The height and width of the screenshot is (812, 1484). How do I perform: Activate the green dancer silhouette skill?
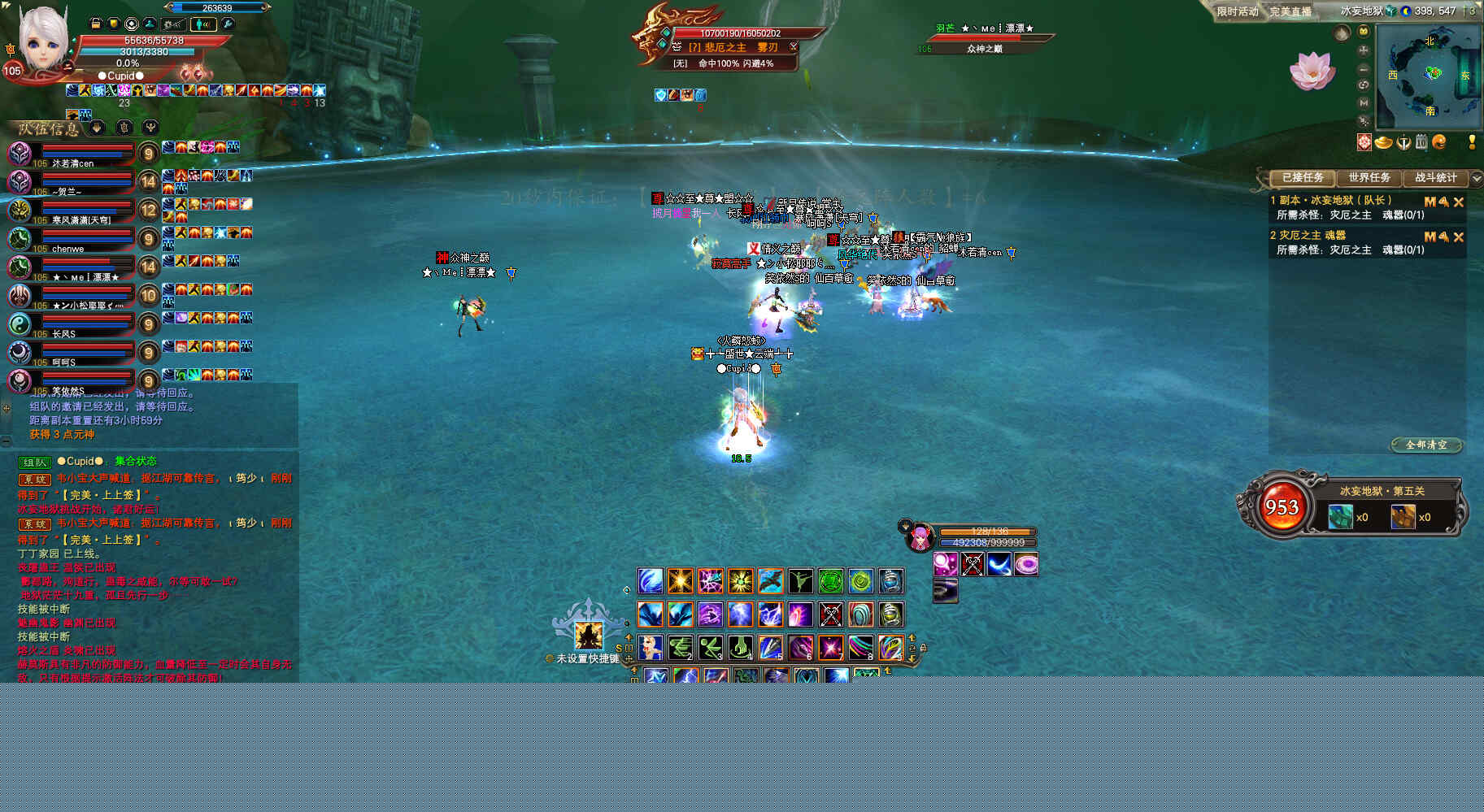tap(800, 581)
